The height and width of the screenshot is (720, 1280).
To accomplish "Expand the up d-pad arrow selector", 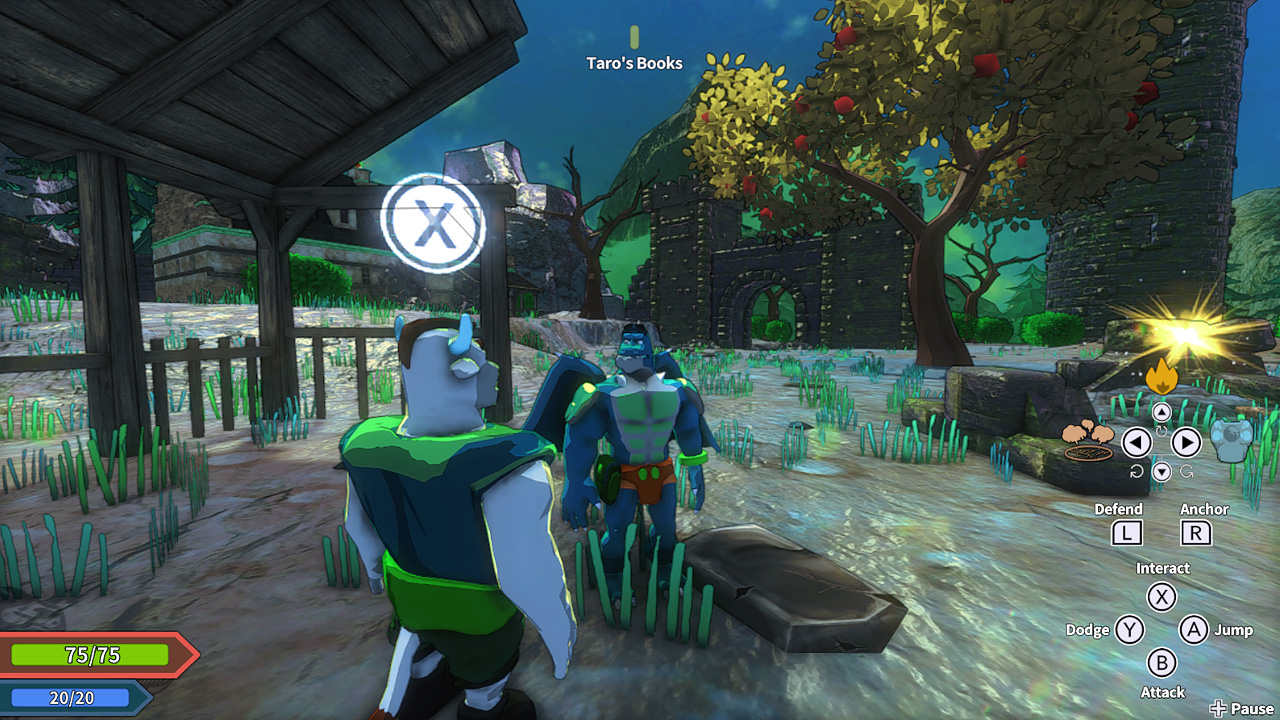I will [1162, 411].
